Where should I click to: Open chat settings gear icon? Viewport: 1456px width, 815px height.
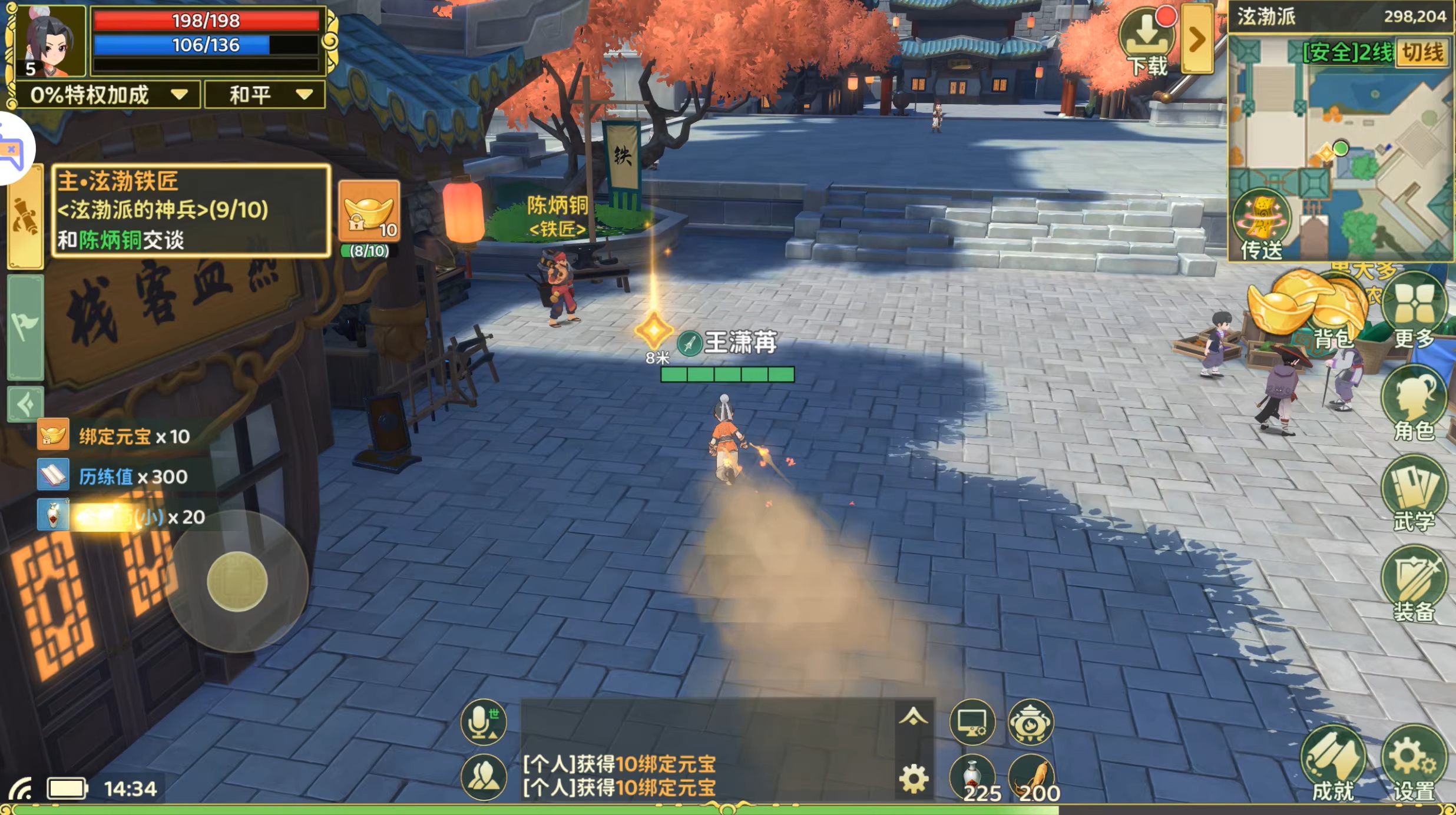(914, 778)
